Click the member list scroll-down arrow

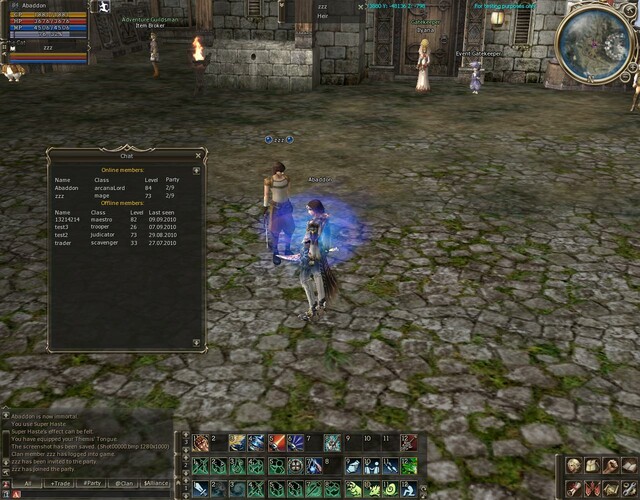pos(197,340)
